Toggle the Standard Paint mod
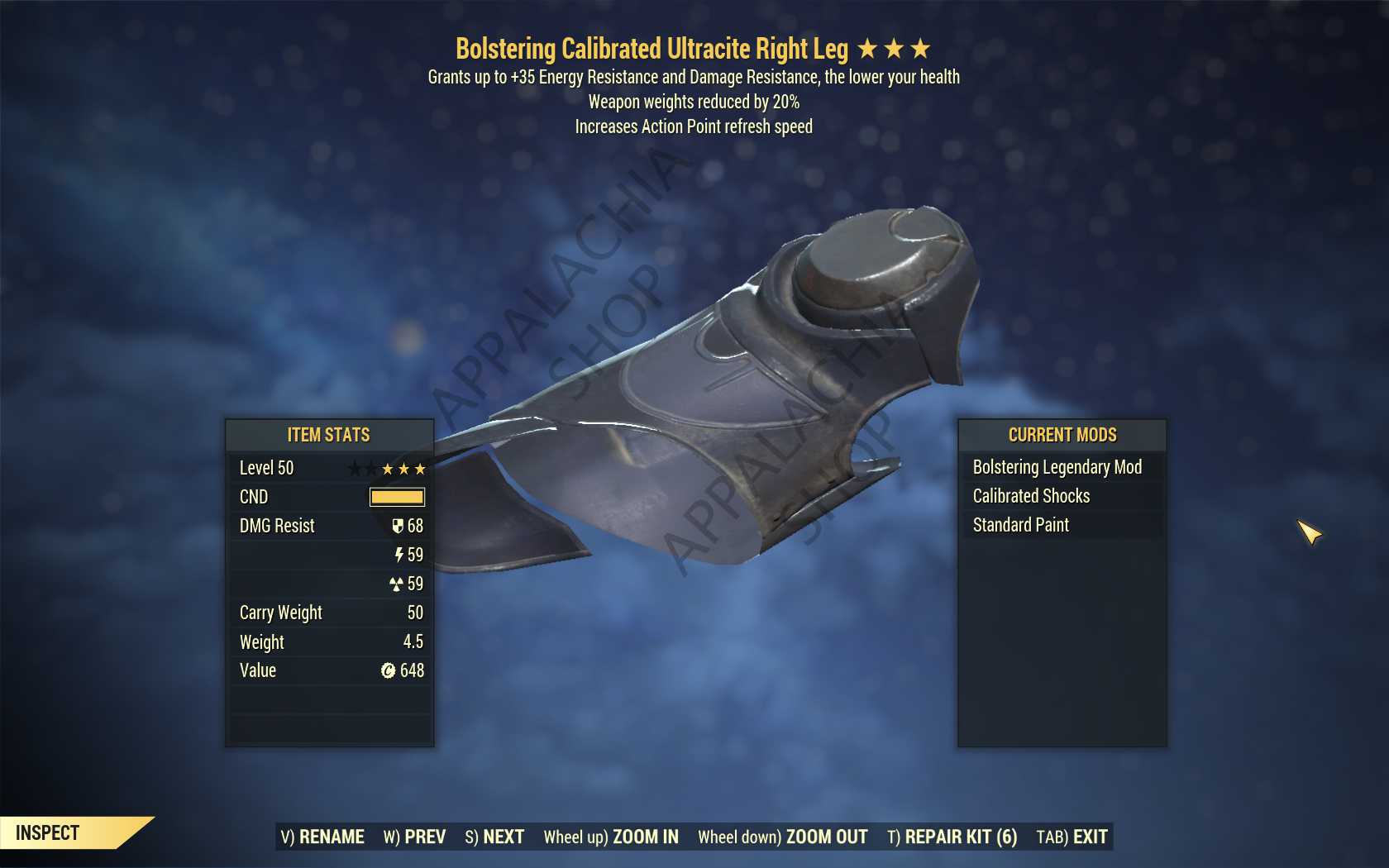Image resolution: width=1389 pixels, height=868 pixels. [x=1020, y=525]
